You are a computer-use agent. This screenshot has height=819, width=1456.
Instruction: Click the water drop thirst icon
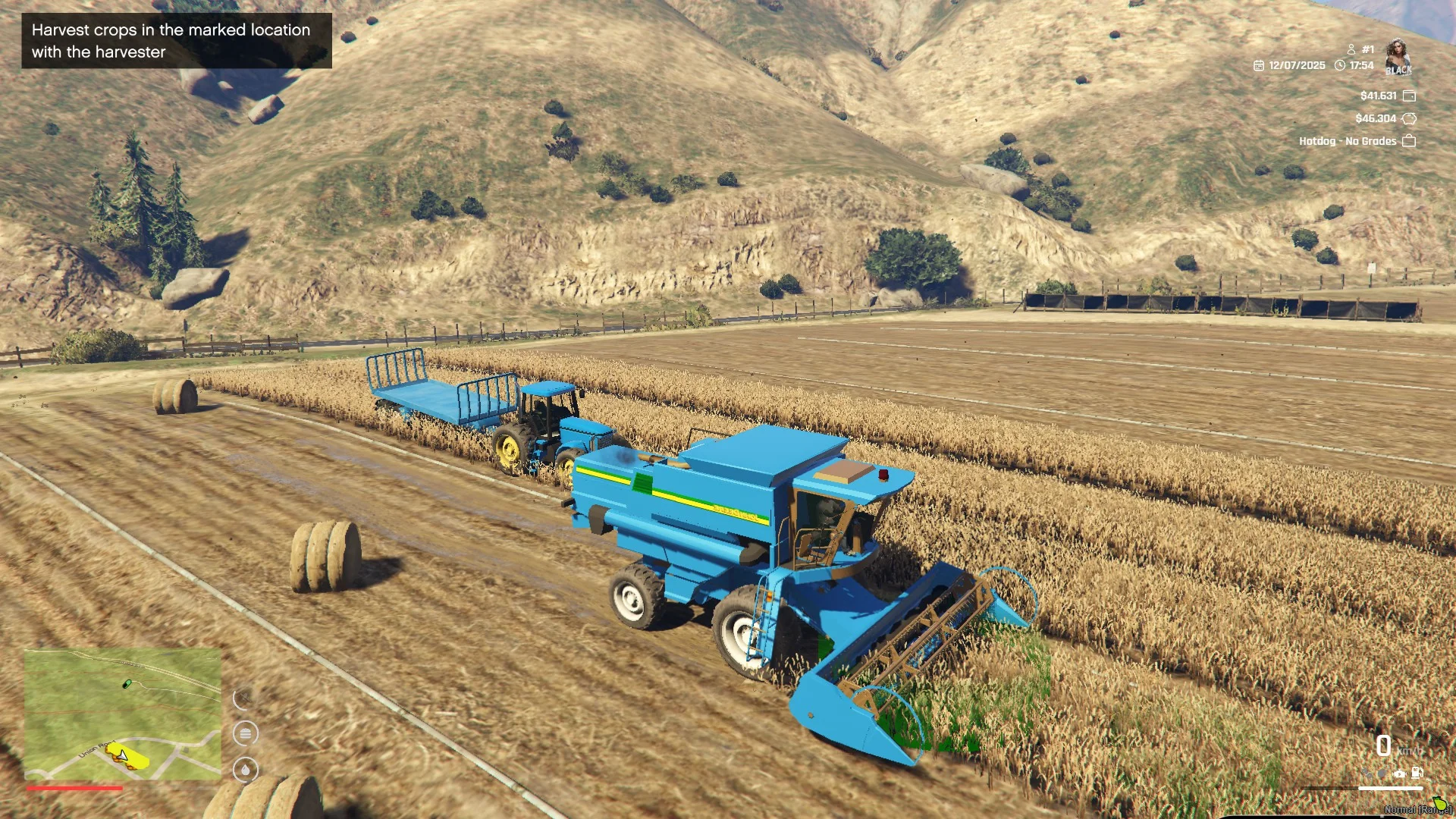(245, 770)
